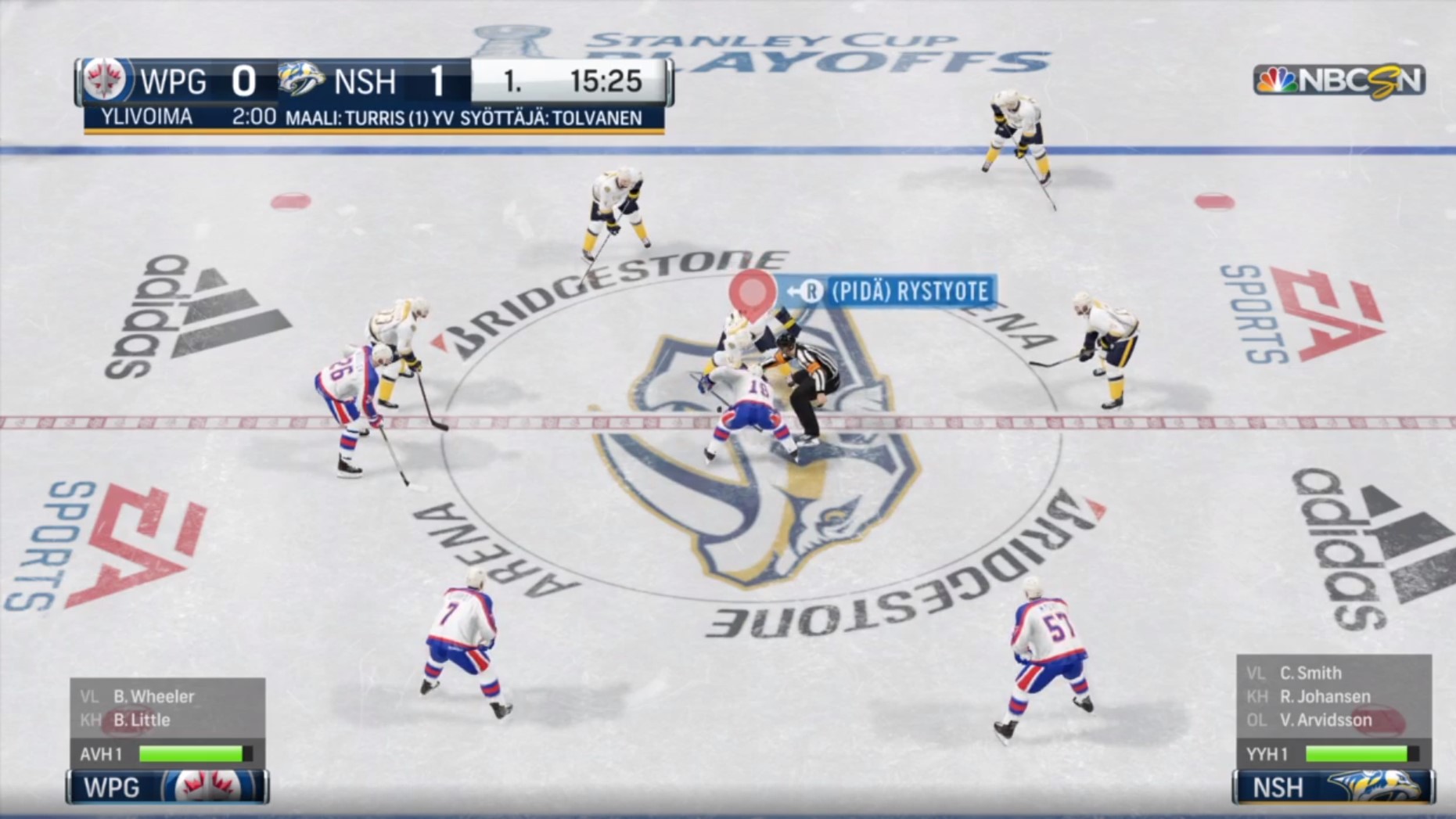Select B. Little in the Winnipeg line panel
Screen dimensions: 1456x819
(142, 720)
